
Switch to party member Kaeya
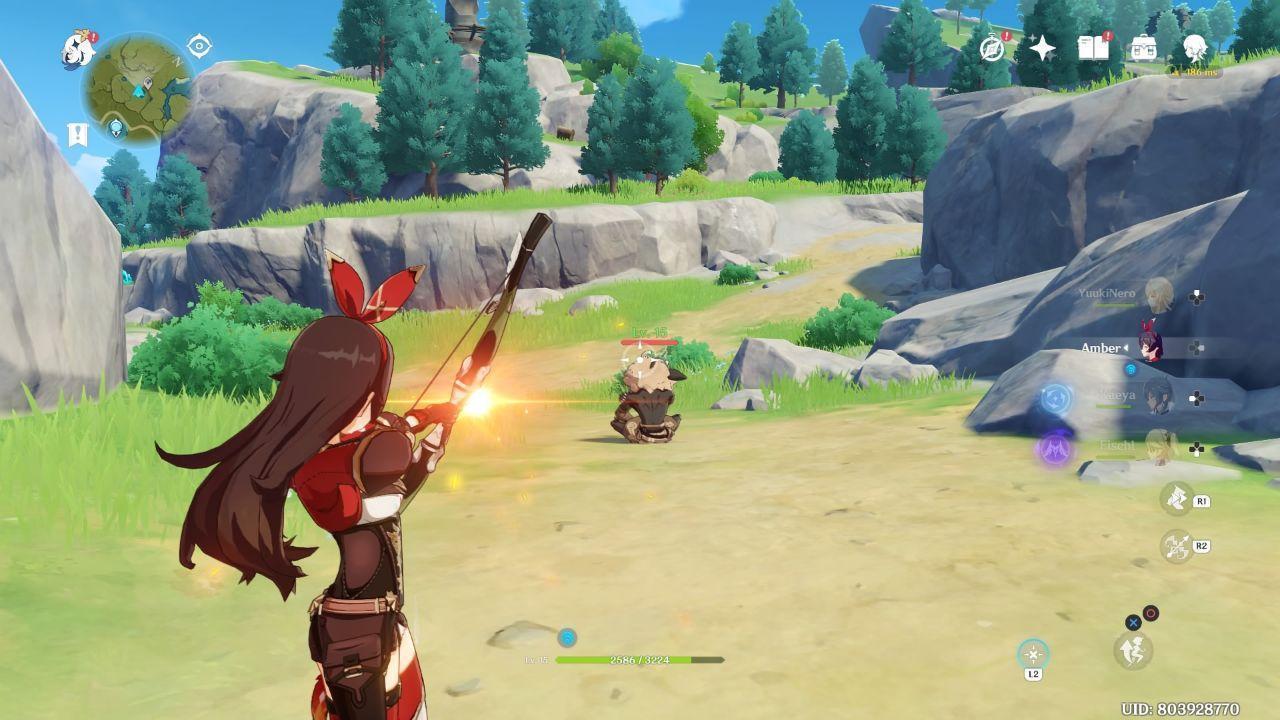pyautogui.click(x=1157, y=396)
